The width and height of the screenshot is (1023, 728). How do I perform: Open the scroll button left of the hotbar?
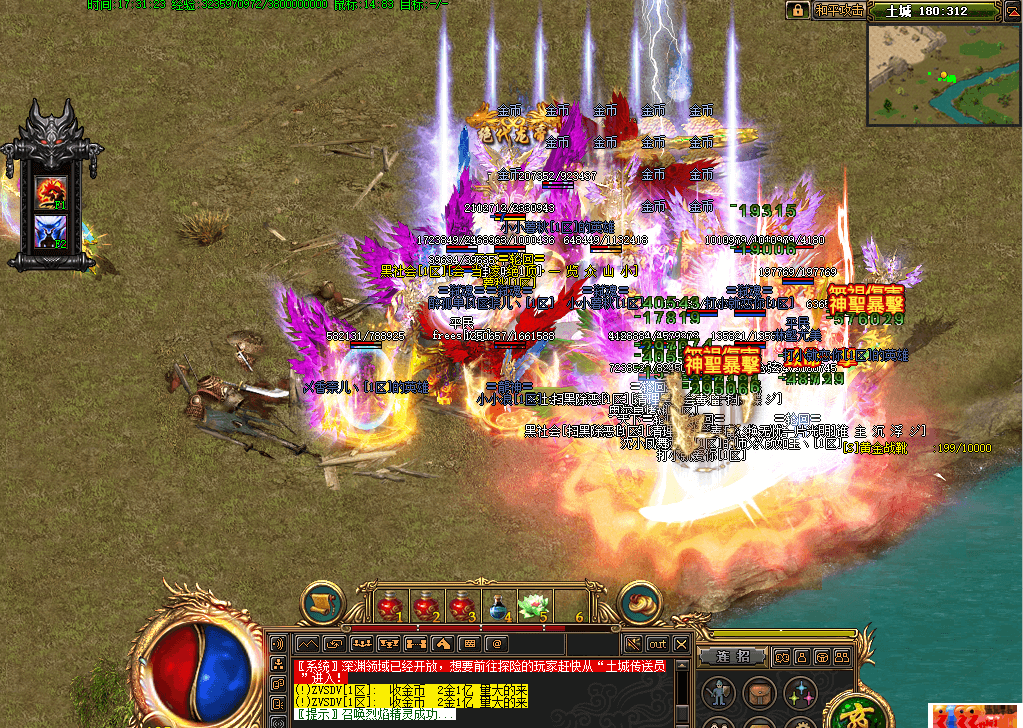[322, 603]
